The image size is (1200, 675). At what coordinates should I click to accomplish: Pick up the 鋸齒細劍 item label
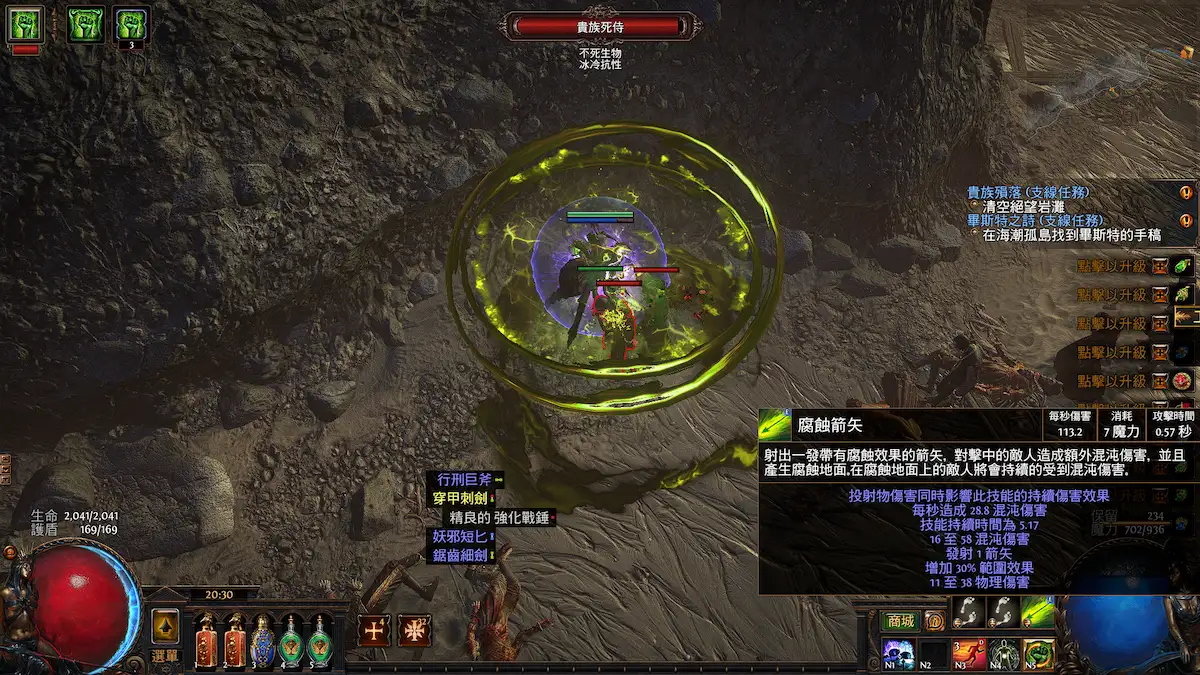point(459,555)
